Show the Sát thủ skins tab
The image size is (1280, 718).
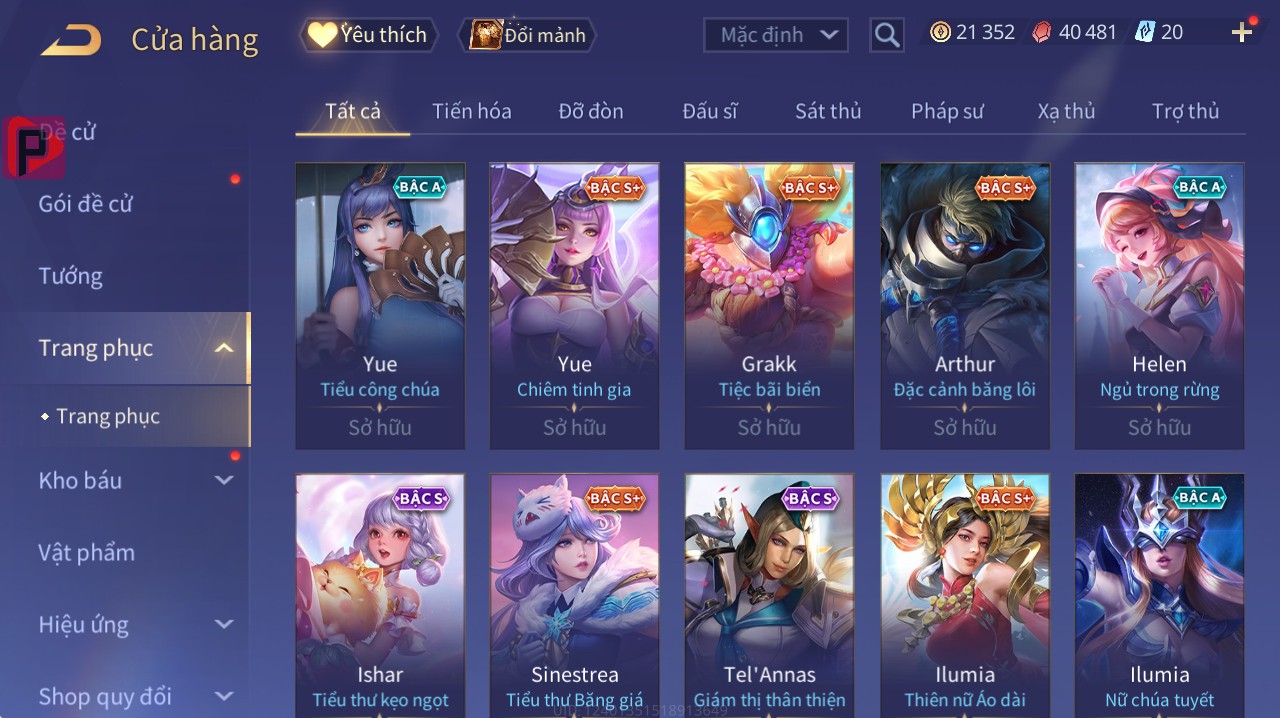828,111
